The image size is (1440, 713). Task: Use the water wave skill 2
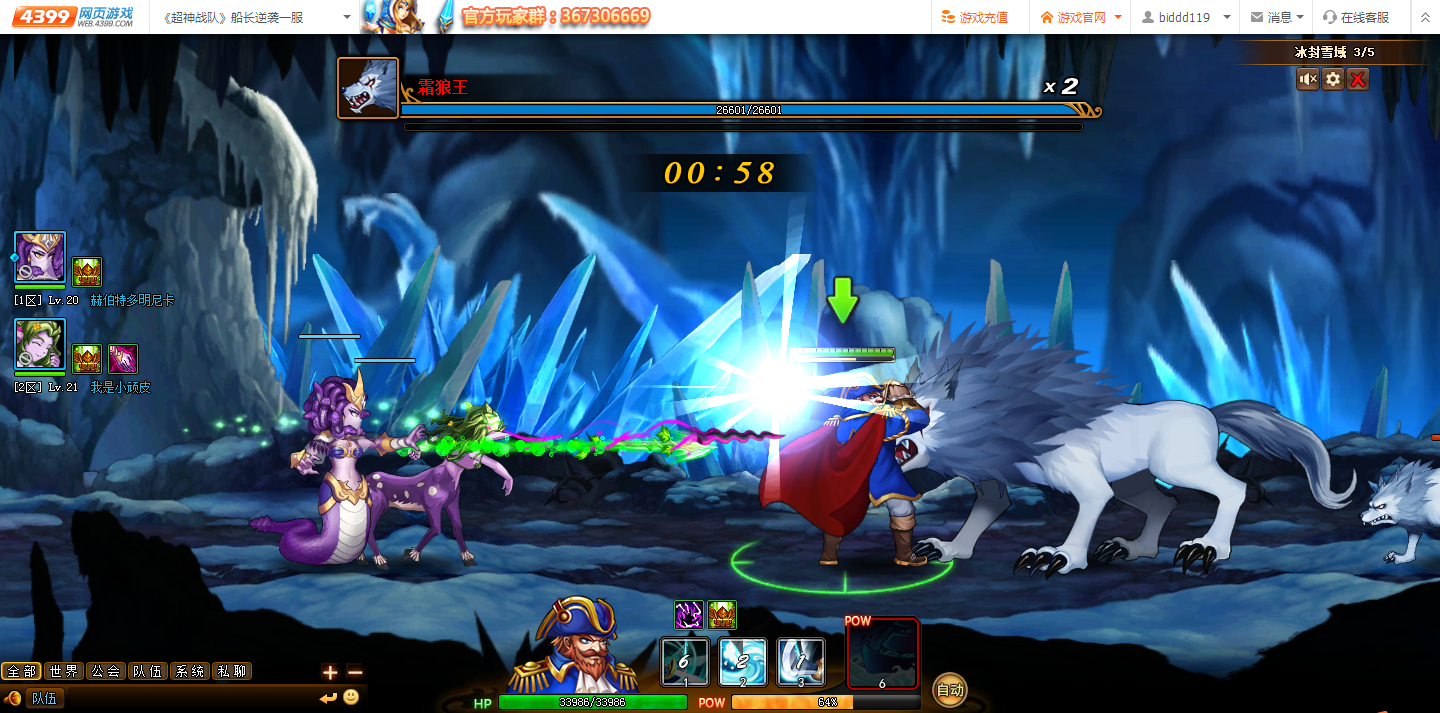743,662
